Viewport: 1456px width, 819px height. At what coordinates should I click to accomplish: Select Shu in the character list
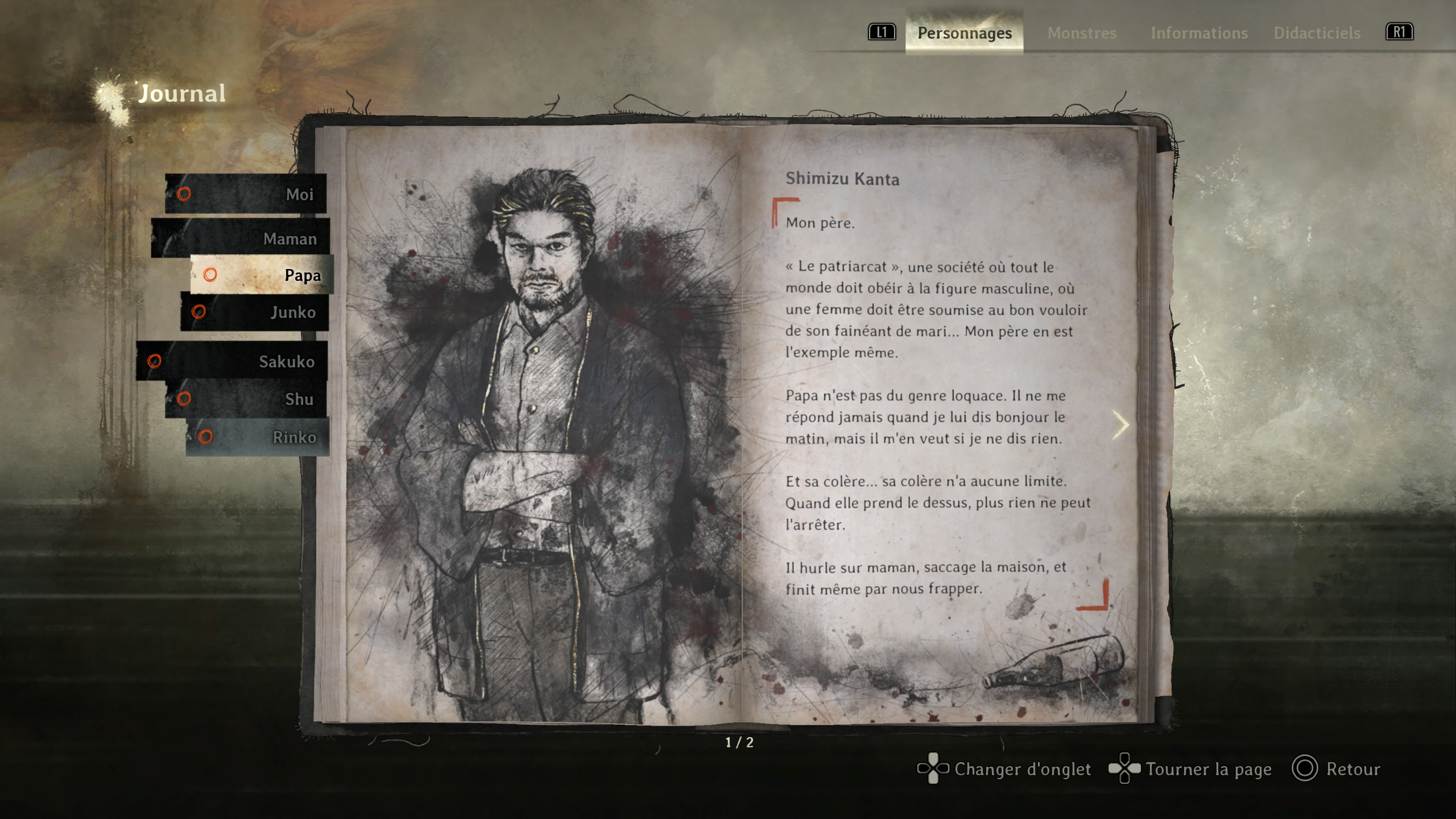246,399
